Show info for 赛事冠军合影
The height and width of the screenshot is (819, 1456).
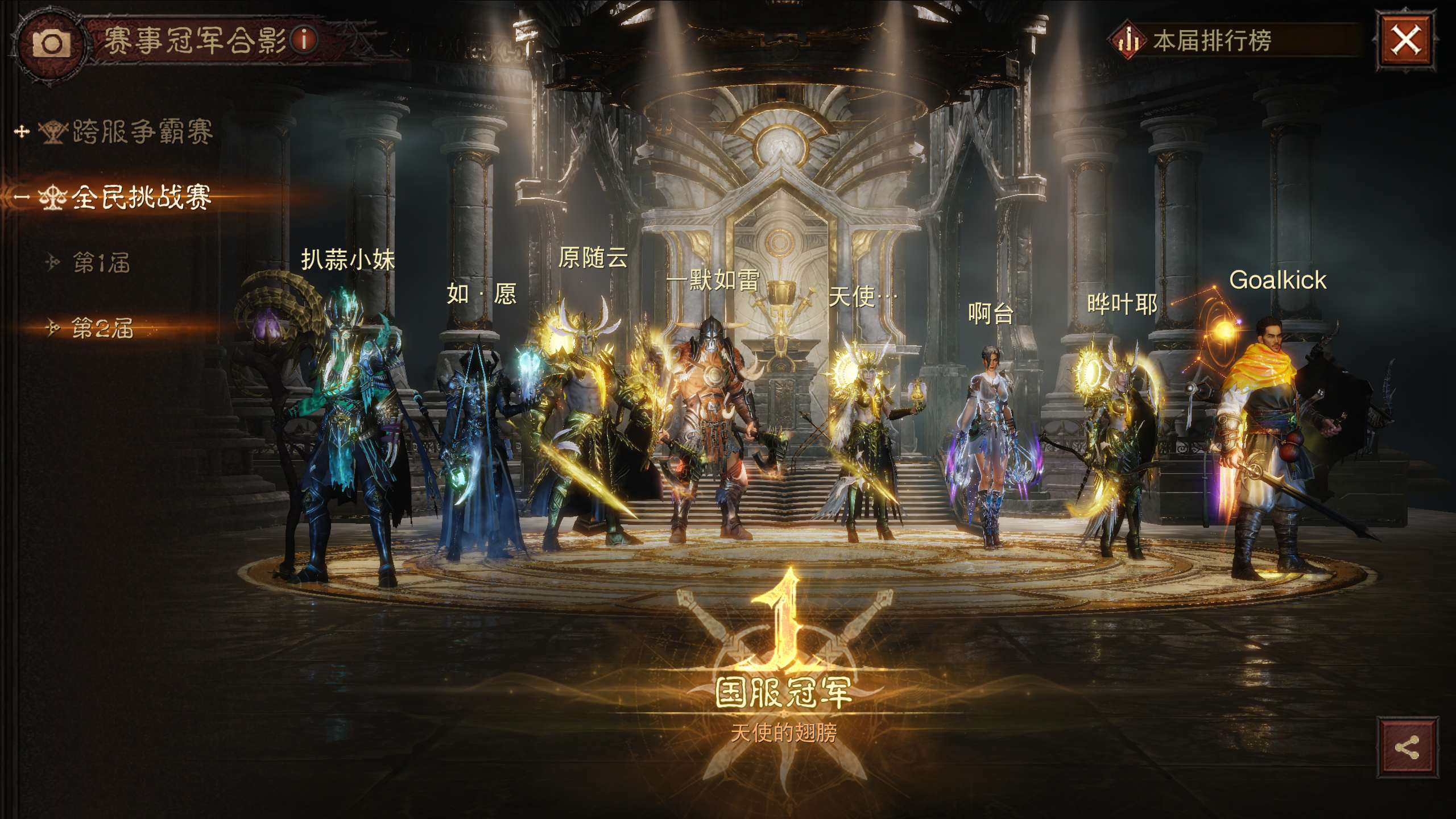[304, 40]
